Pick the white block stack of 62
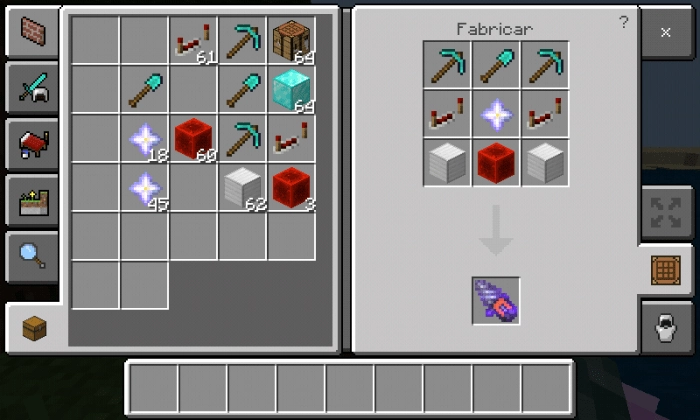700x420 pixels. 242,187
